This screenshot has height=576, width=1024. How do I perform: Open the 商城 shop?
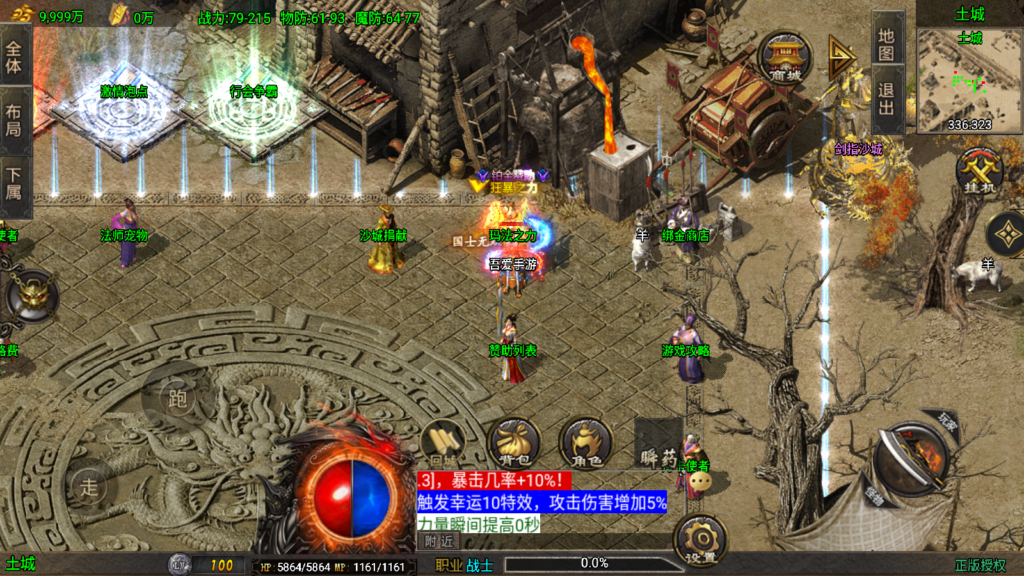(x=785, y=58)
